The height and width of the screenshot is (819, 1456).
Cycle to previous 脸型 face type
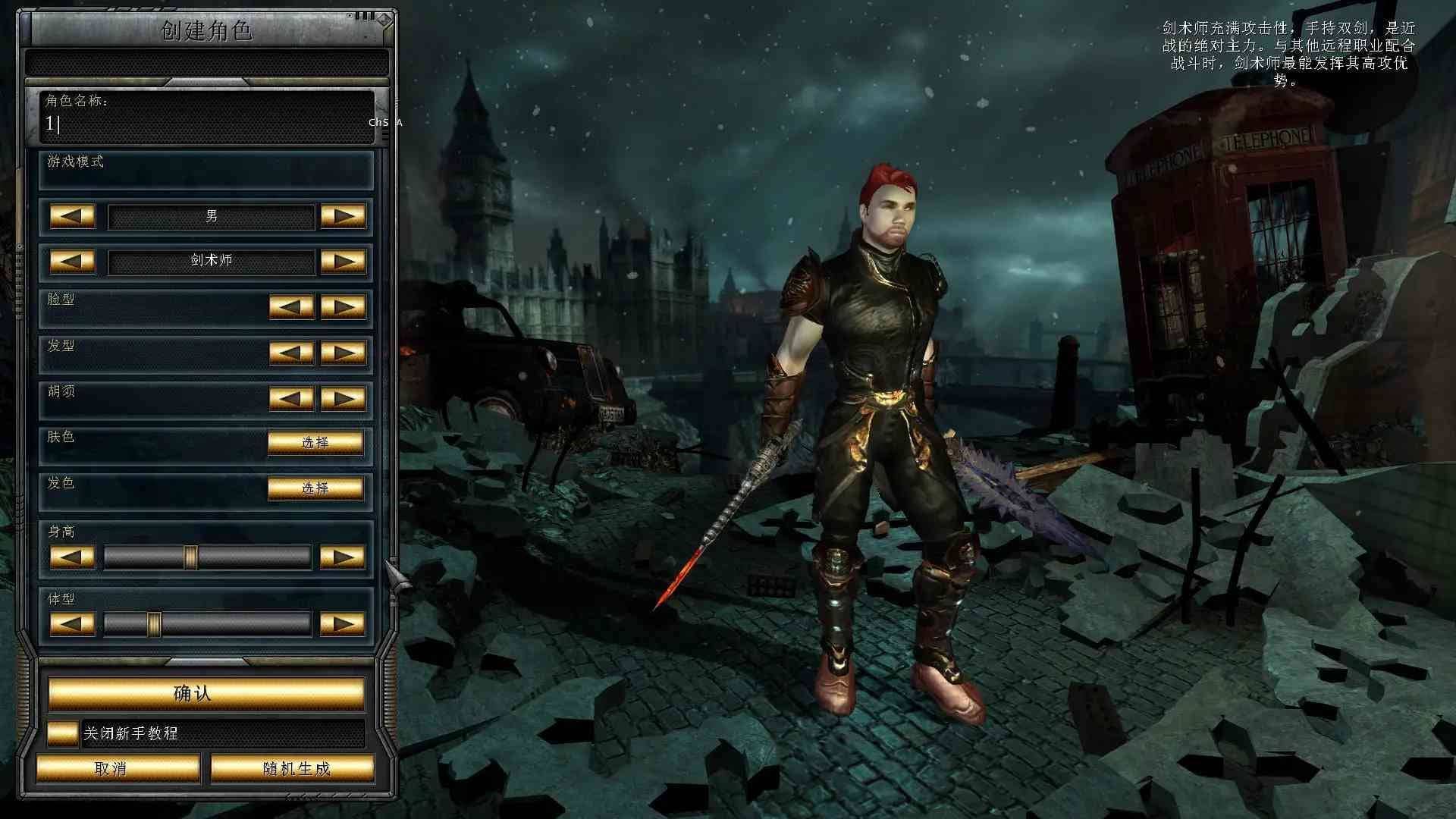291,307
